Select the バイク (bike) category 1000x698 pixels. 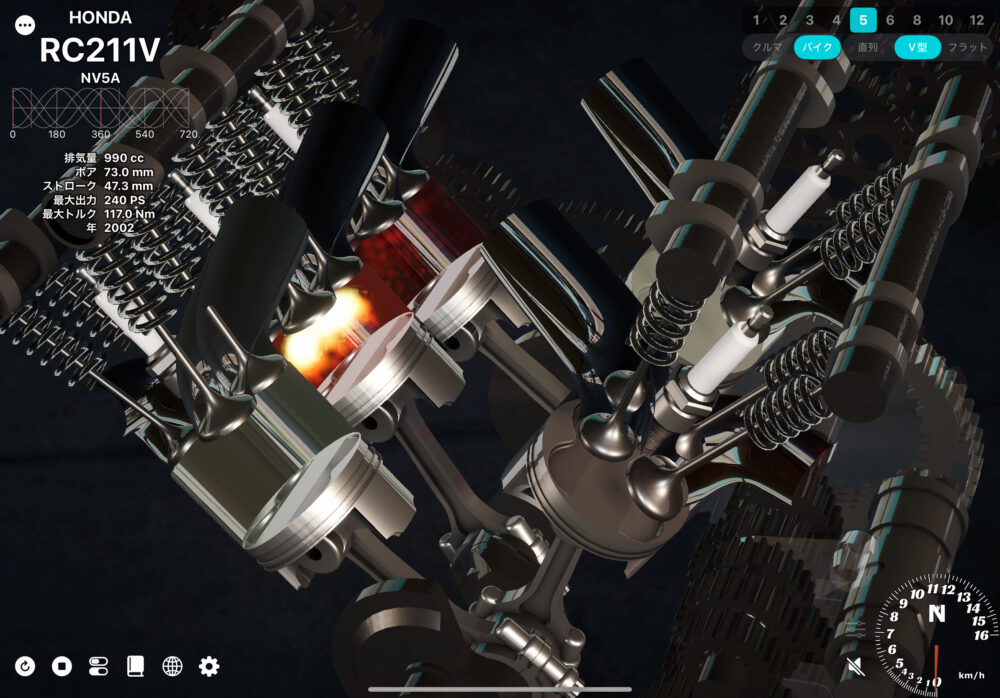[x=818, y=47]
